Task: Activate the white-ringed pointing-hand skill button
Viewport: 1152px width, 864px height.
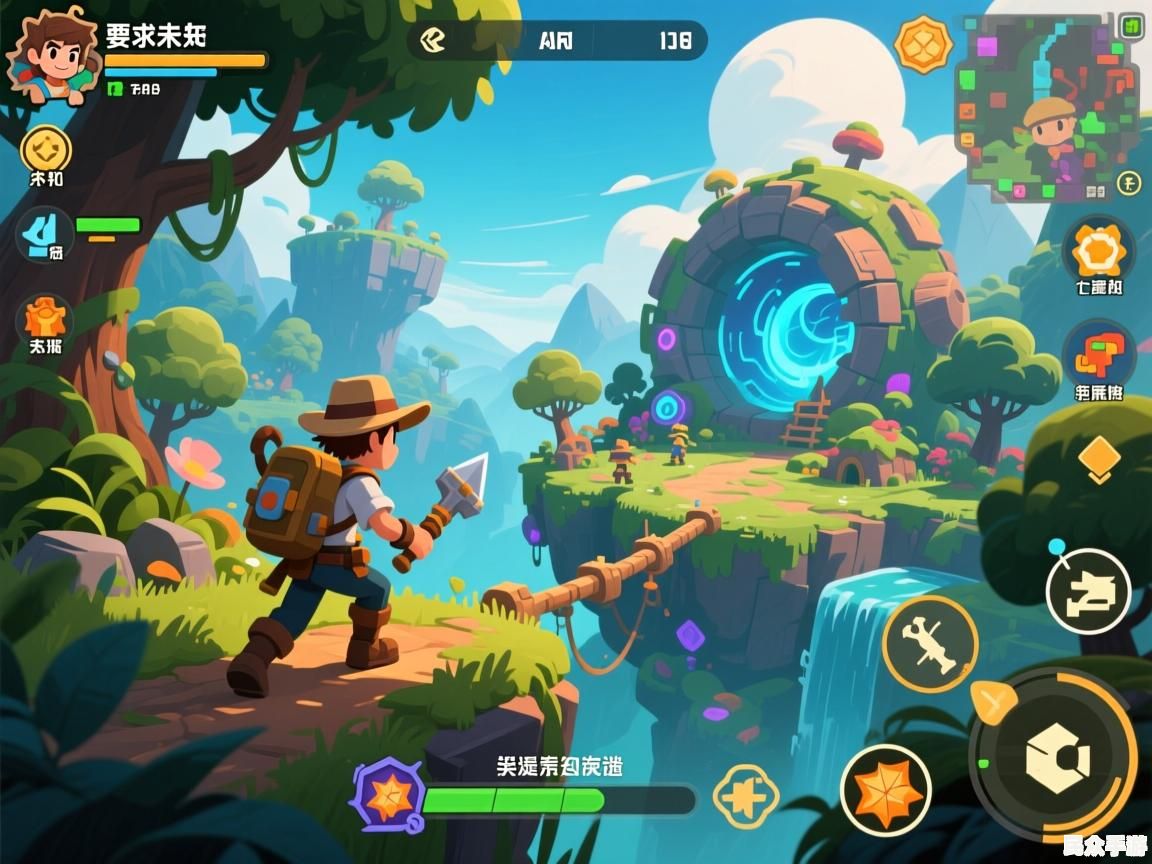Action: [1088, 591]
